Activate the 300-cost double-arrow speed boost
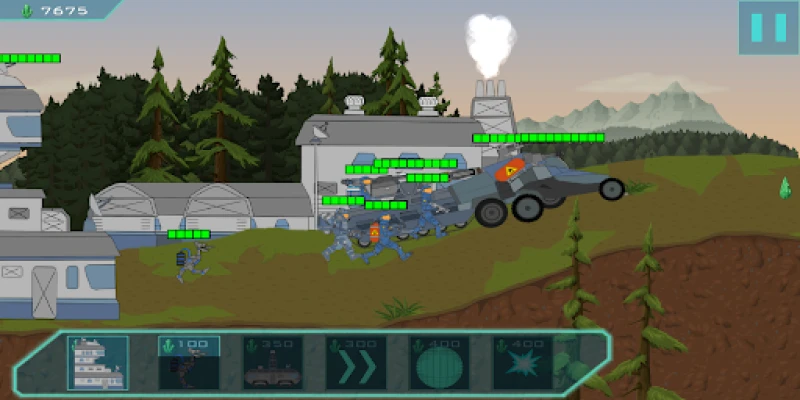The width and height of the screenshot is (800, 400). click(x=355, y=362)
